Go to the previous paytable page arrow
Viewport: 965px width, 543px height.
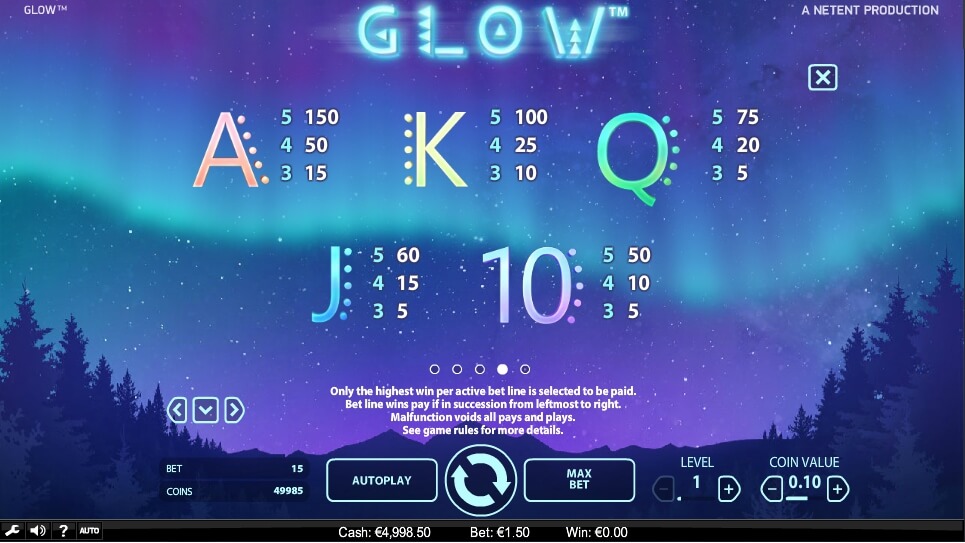[177, 409]
